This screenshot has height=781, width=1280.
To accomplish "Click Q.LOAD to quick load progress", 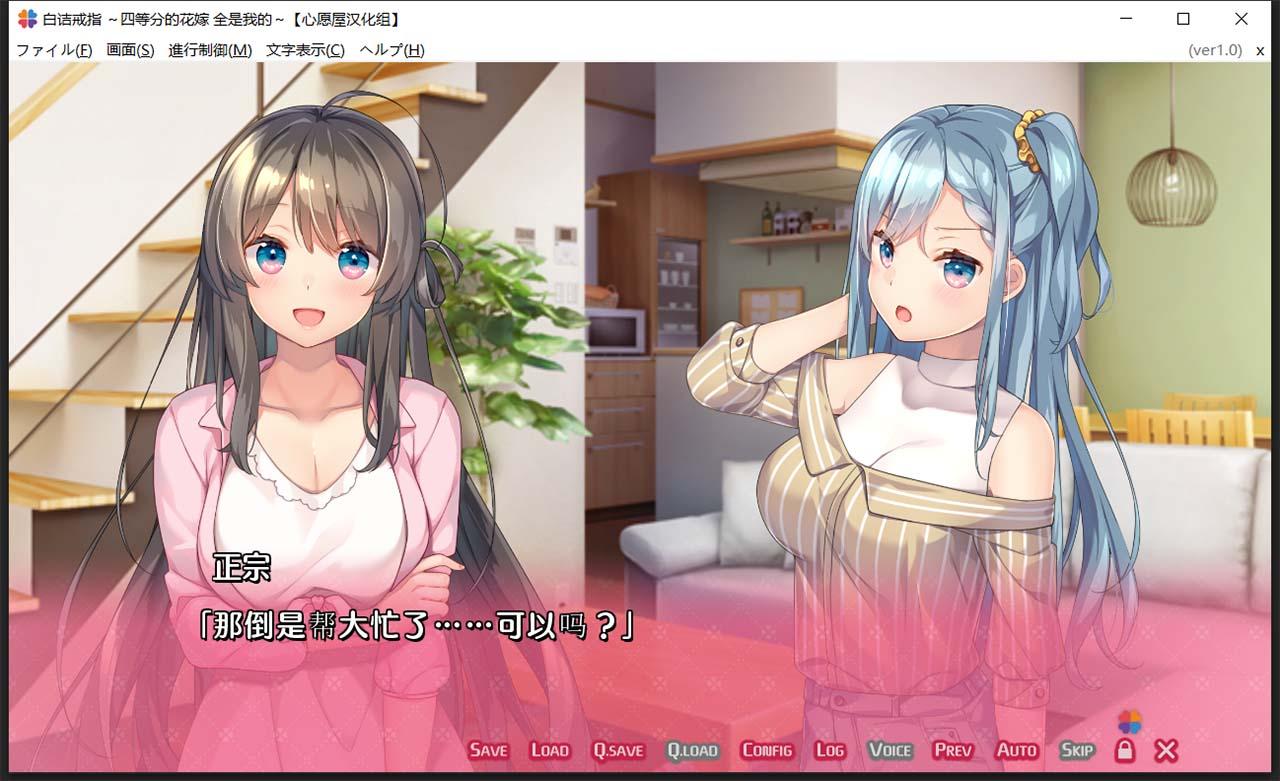I will (693, 749).
